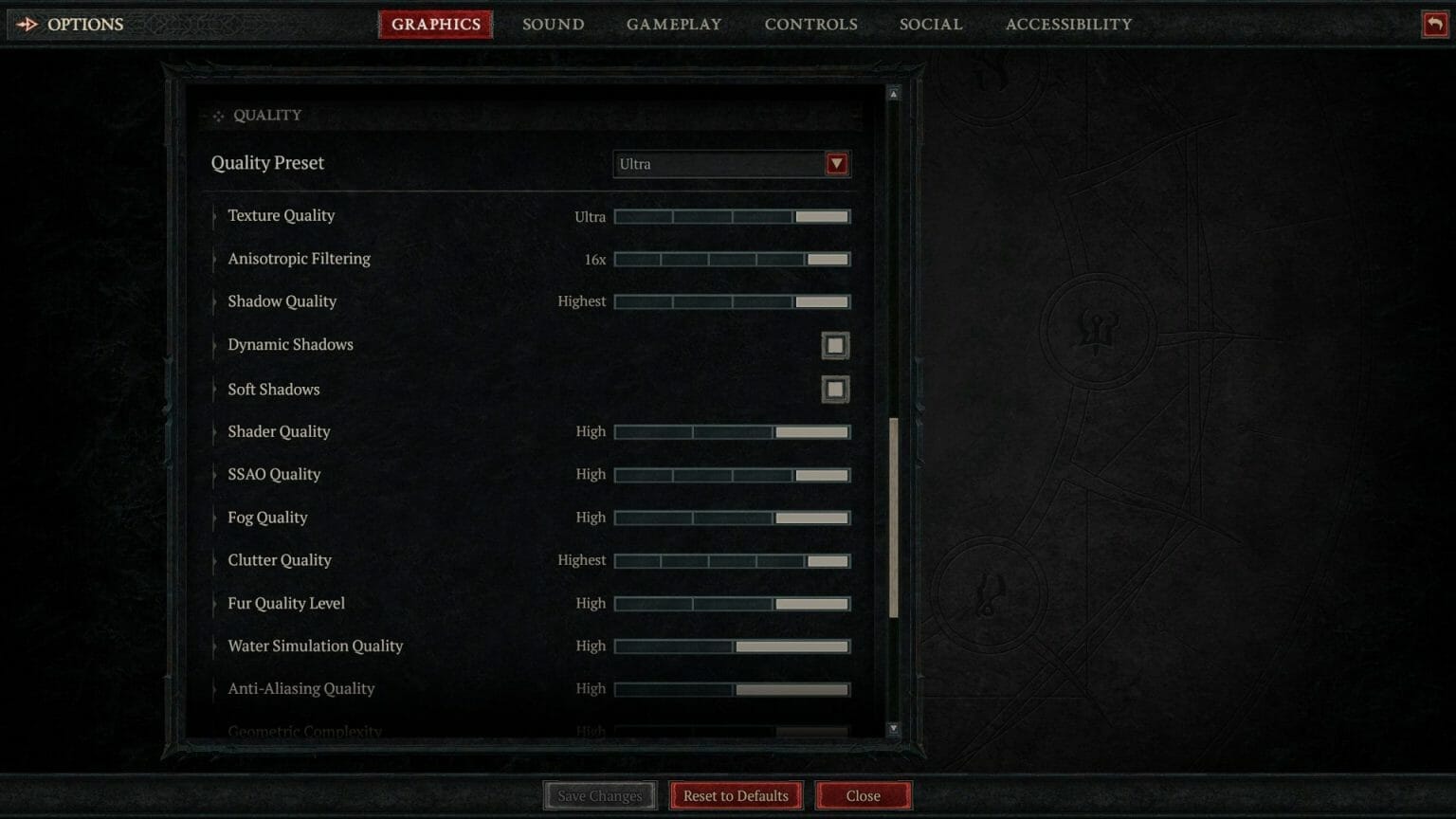Enable the Dynamic Shadows checkbox
The width and height of the screenshot is (1456, 819).
pos(835,345)
